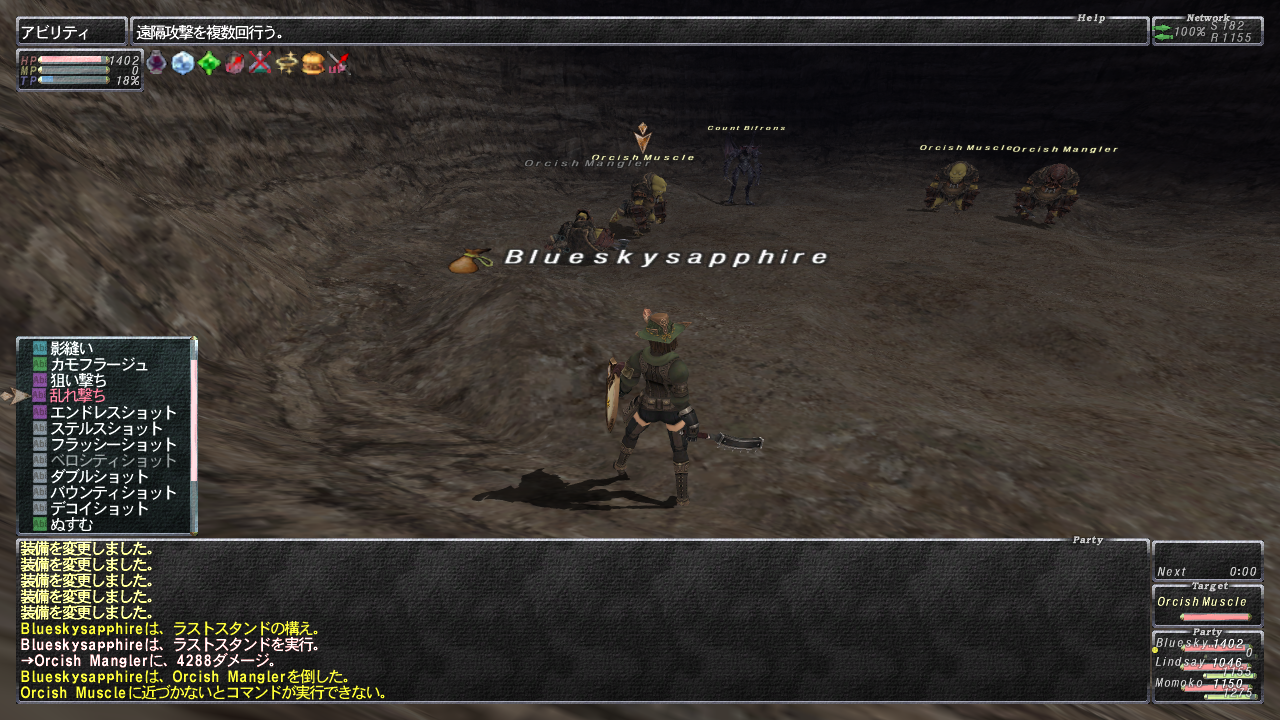The height and width of the screenshot is (720, 1280).
Task: Activate バウンティショット
Action: (112, 492)
